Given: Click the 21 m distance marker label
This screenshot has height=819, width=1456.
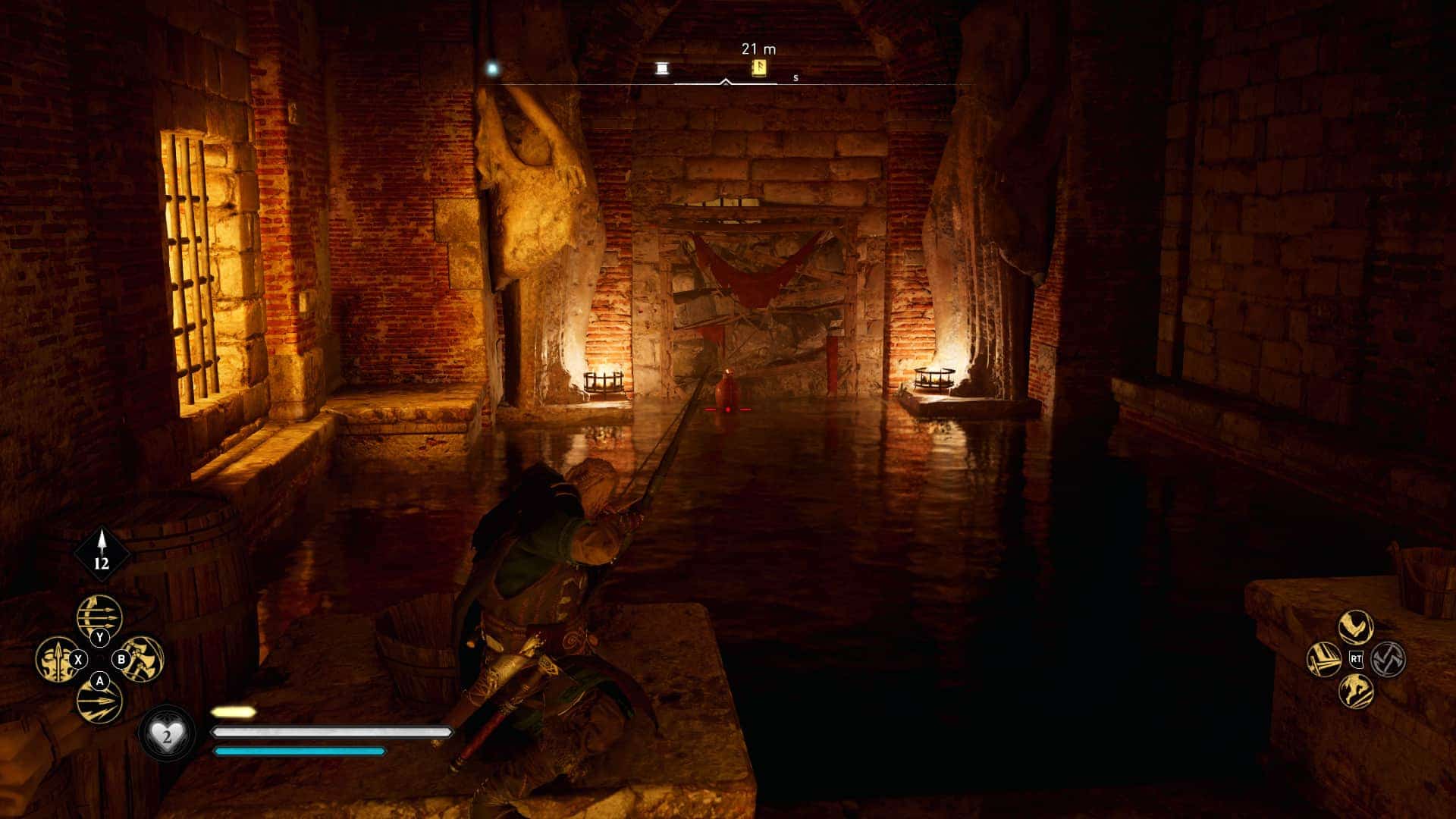Looking at the screenshot, I should [x=759, y=49].
